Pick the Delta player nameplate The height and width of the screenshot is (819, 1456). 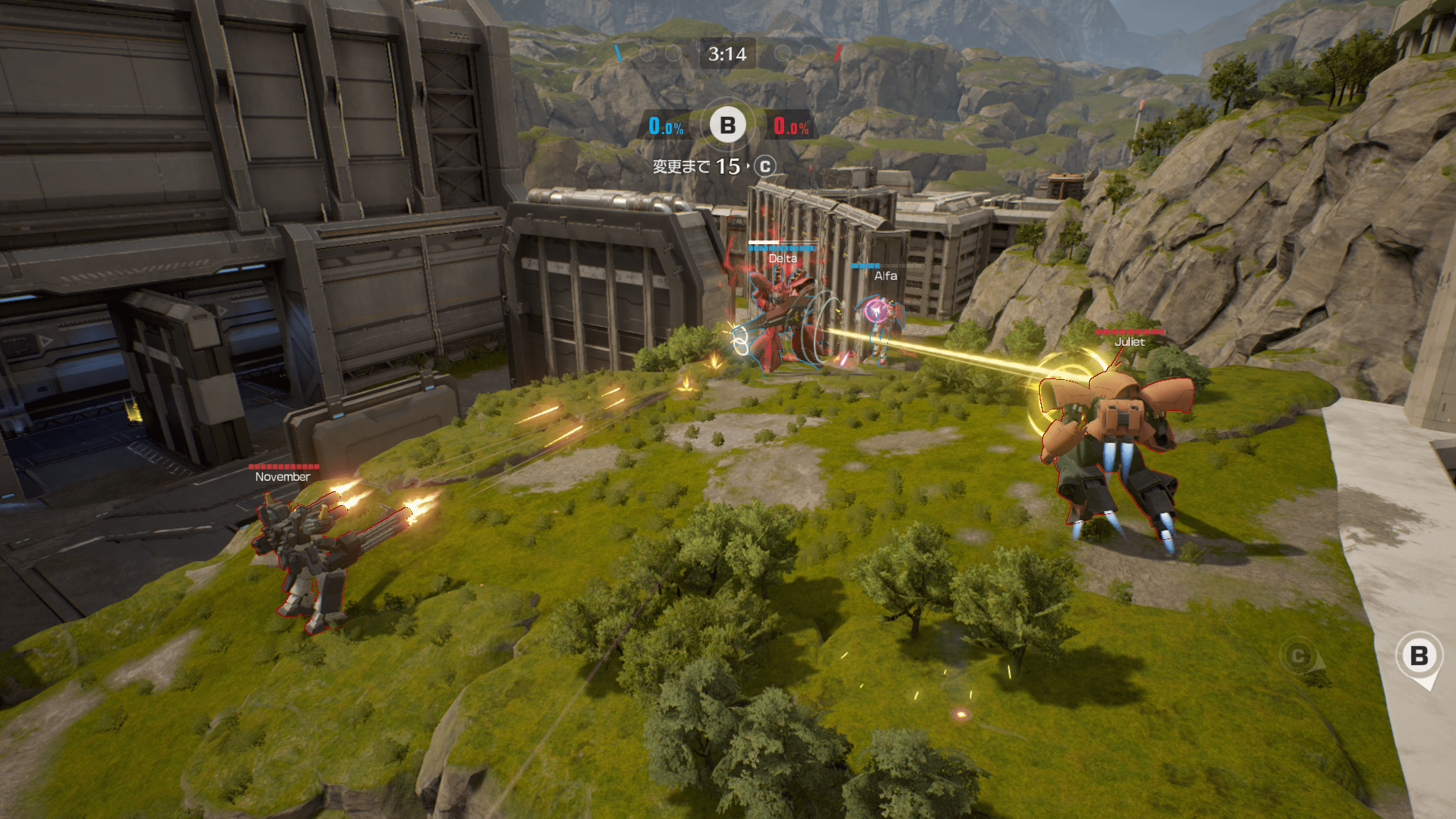pos(783,258)
